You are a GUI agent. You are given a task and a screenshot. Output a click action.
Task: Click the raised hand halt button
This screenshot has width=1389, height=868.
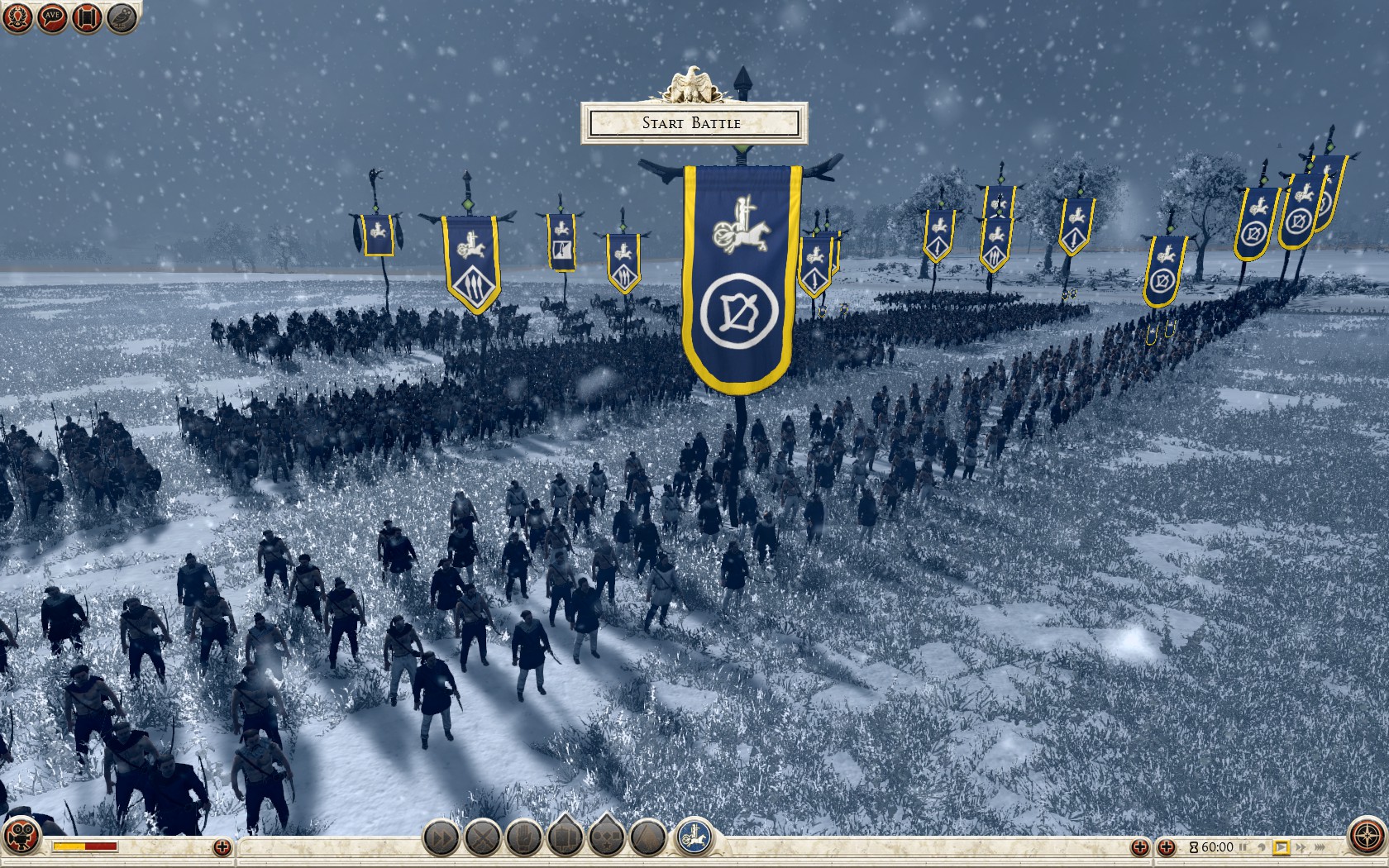pos(524,838)
